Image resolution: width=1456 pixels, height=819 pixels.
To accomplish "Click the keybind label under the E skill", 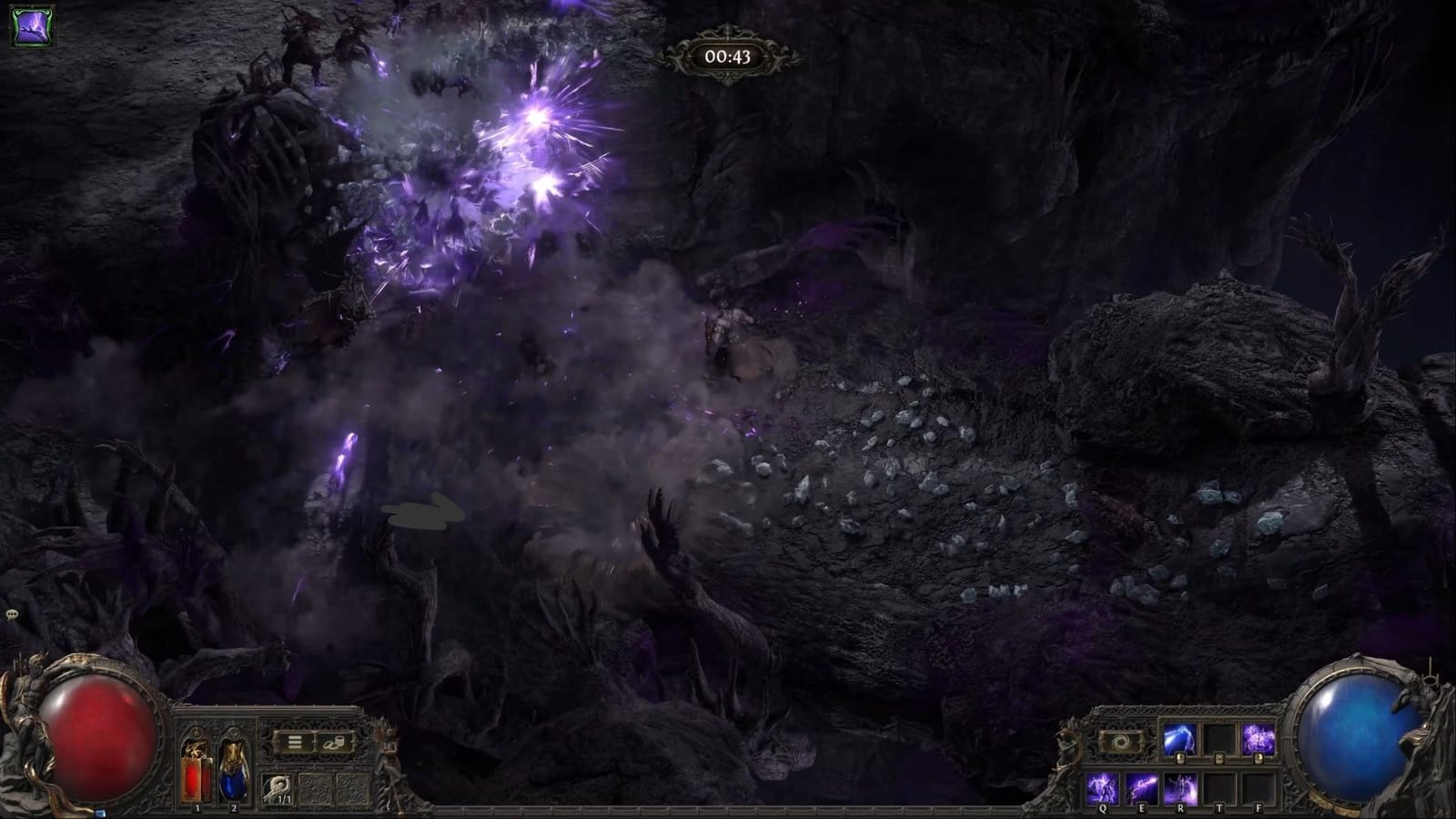I will click(x=1142, y=807).
